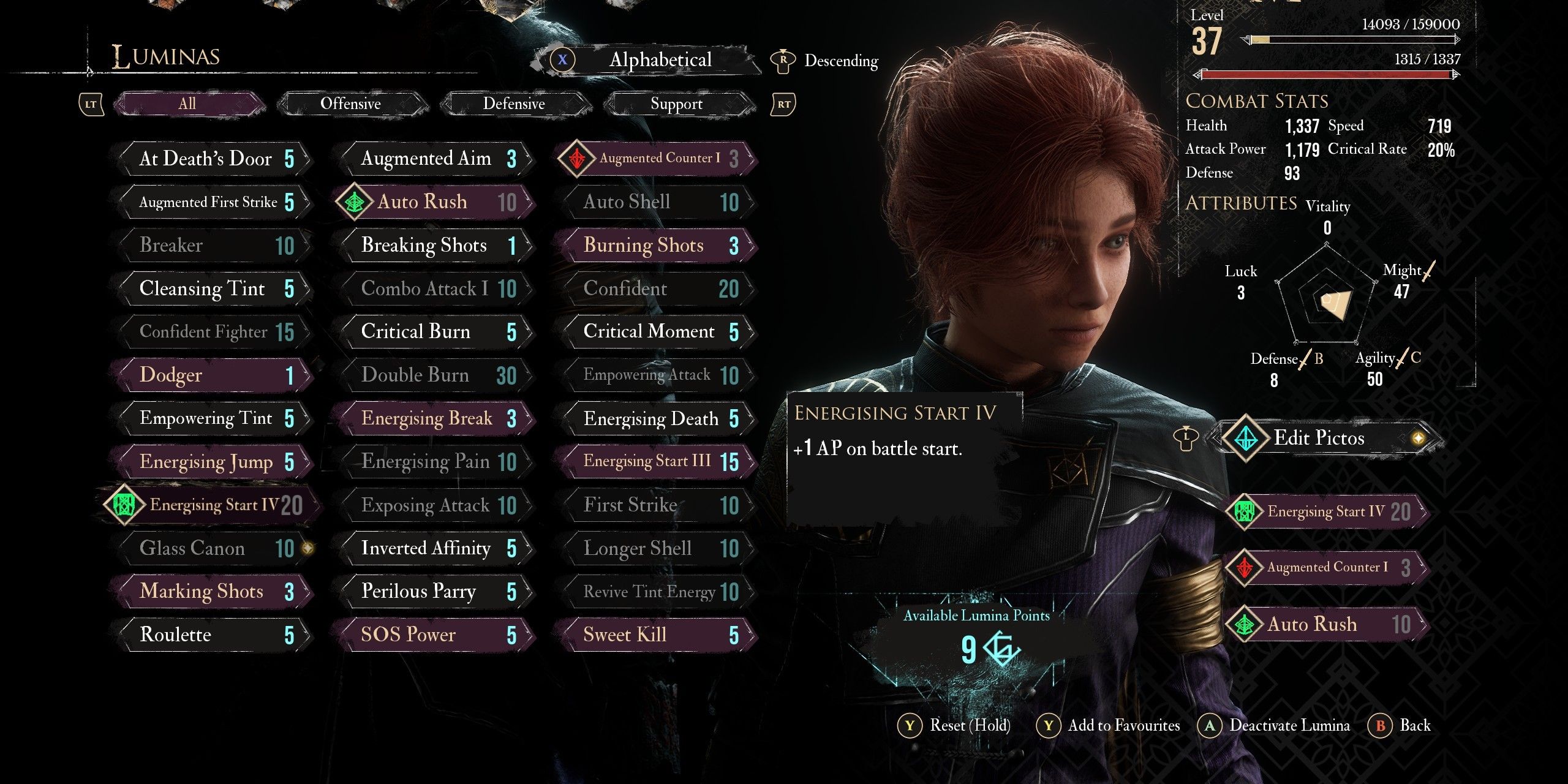Activate the Critical Burn lumina
The width and height of the screenshot is (1568, 784).
click(436, 332)
